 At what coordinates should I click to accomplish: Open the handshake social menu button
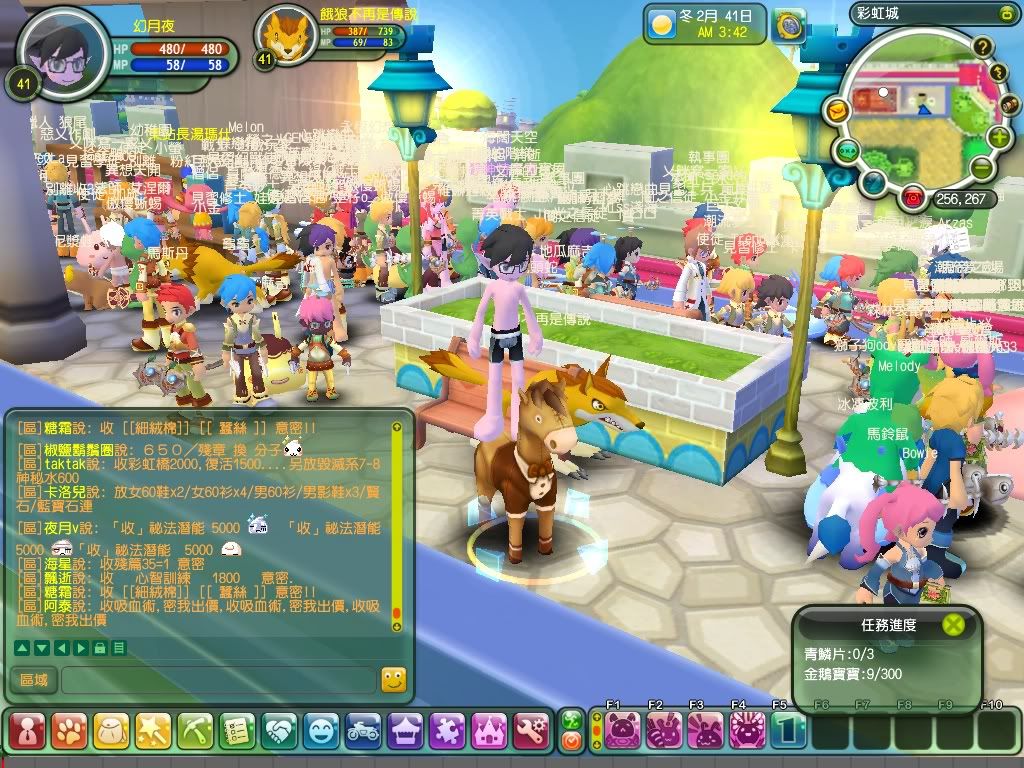coord(279,731)
